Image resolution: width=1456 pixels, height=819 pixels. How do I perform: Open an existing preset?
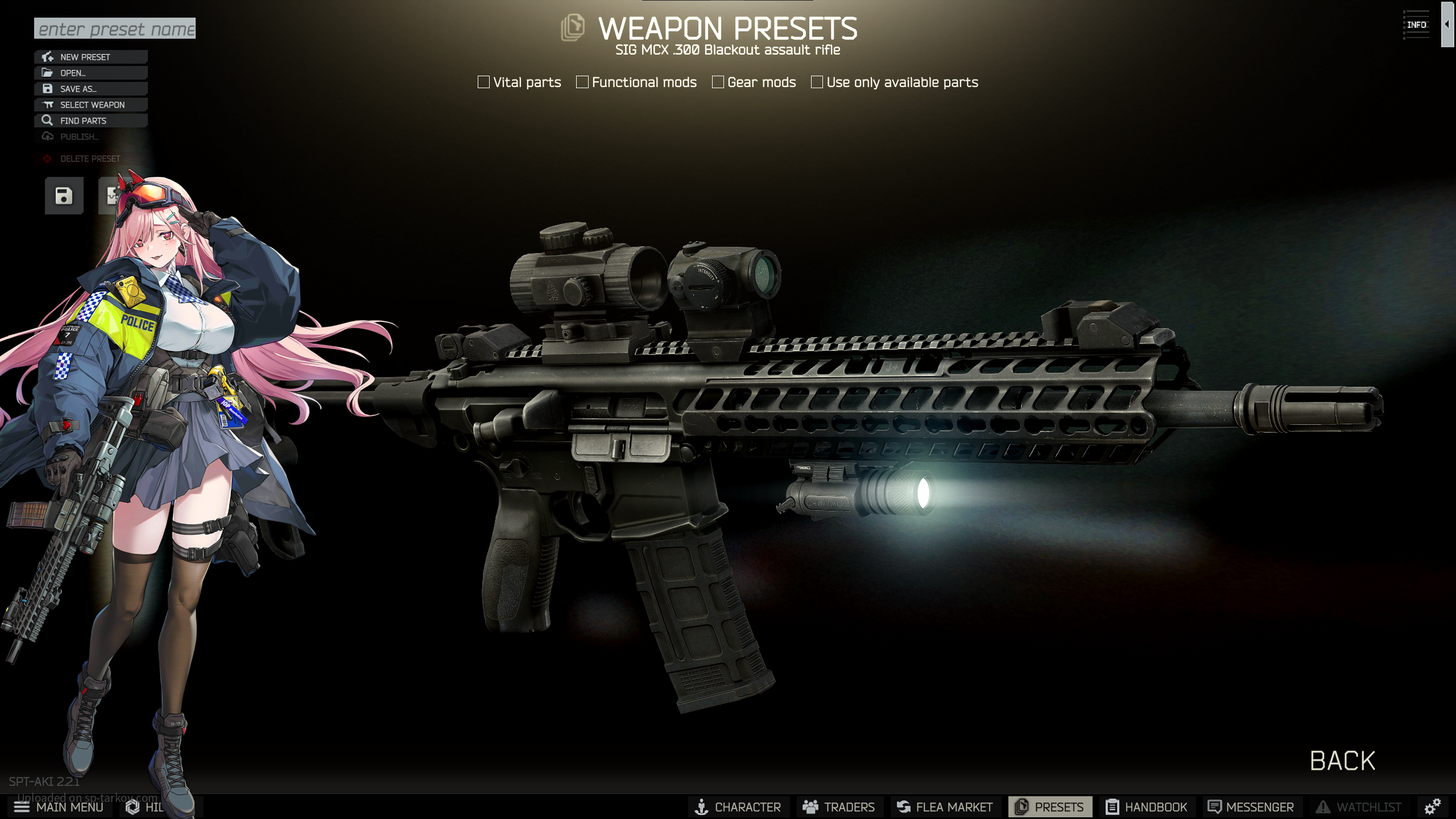click(91, 73)
